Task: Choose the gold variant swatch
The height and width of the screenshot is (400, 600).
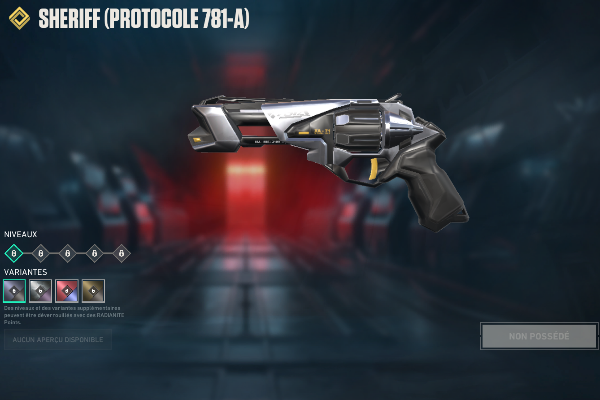Action: point(93,291)
